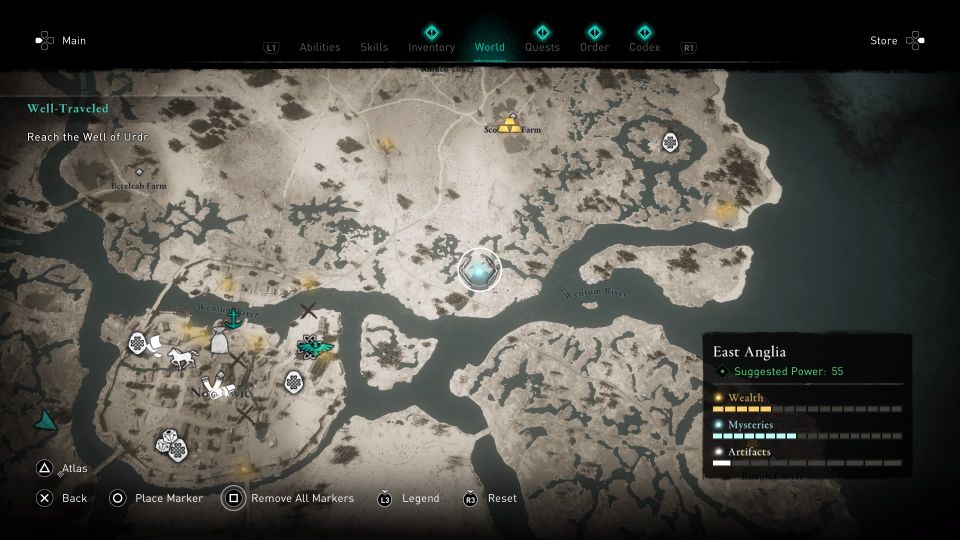Select the green anchor harbor marker
This screenshot has height=540, width=960.
pos(233,320)
